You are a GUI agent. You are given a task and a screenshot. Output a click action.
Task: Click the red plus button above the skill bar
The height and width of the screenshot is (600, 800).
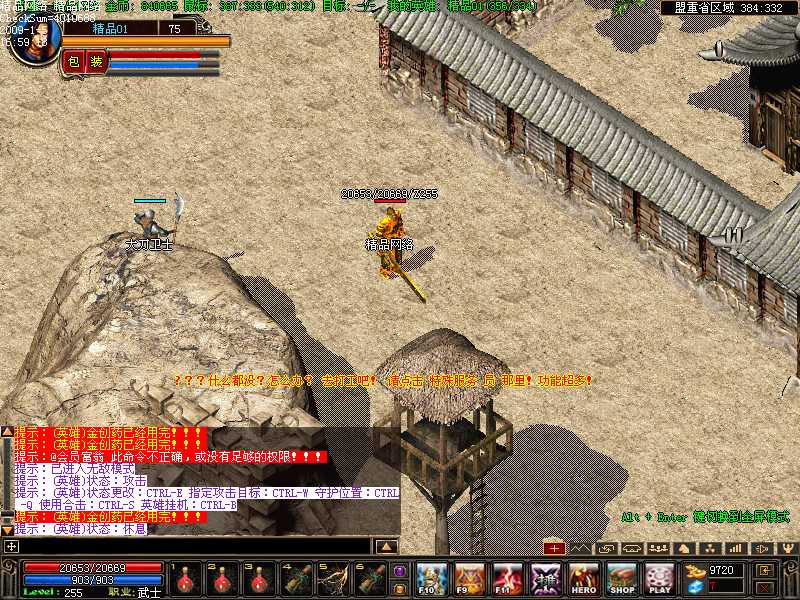coord(555,548)
